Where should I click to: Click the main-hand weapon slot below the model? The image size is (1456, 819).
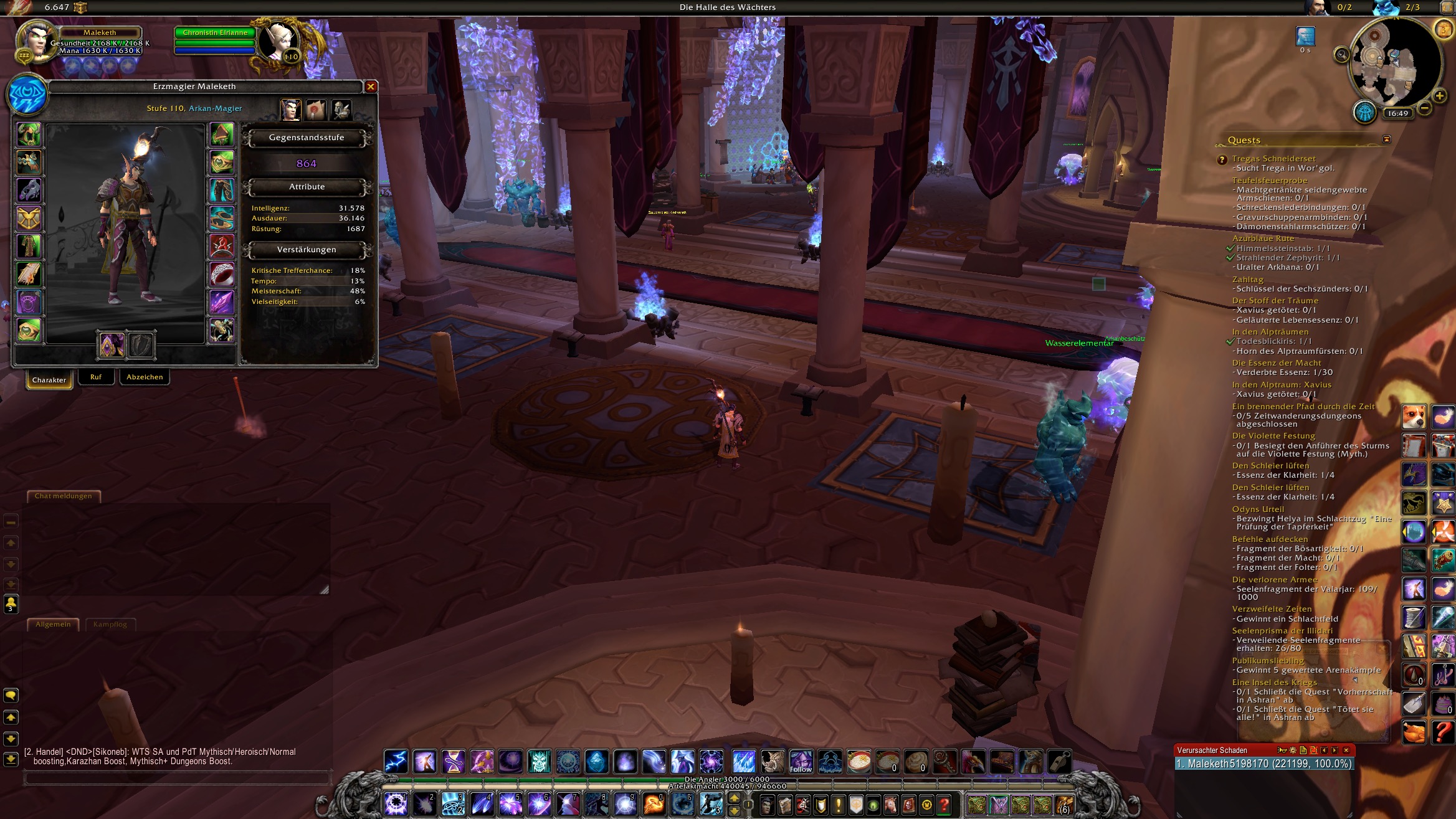pos(112,345)
